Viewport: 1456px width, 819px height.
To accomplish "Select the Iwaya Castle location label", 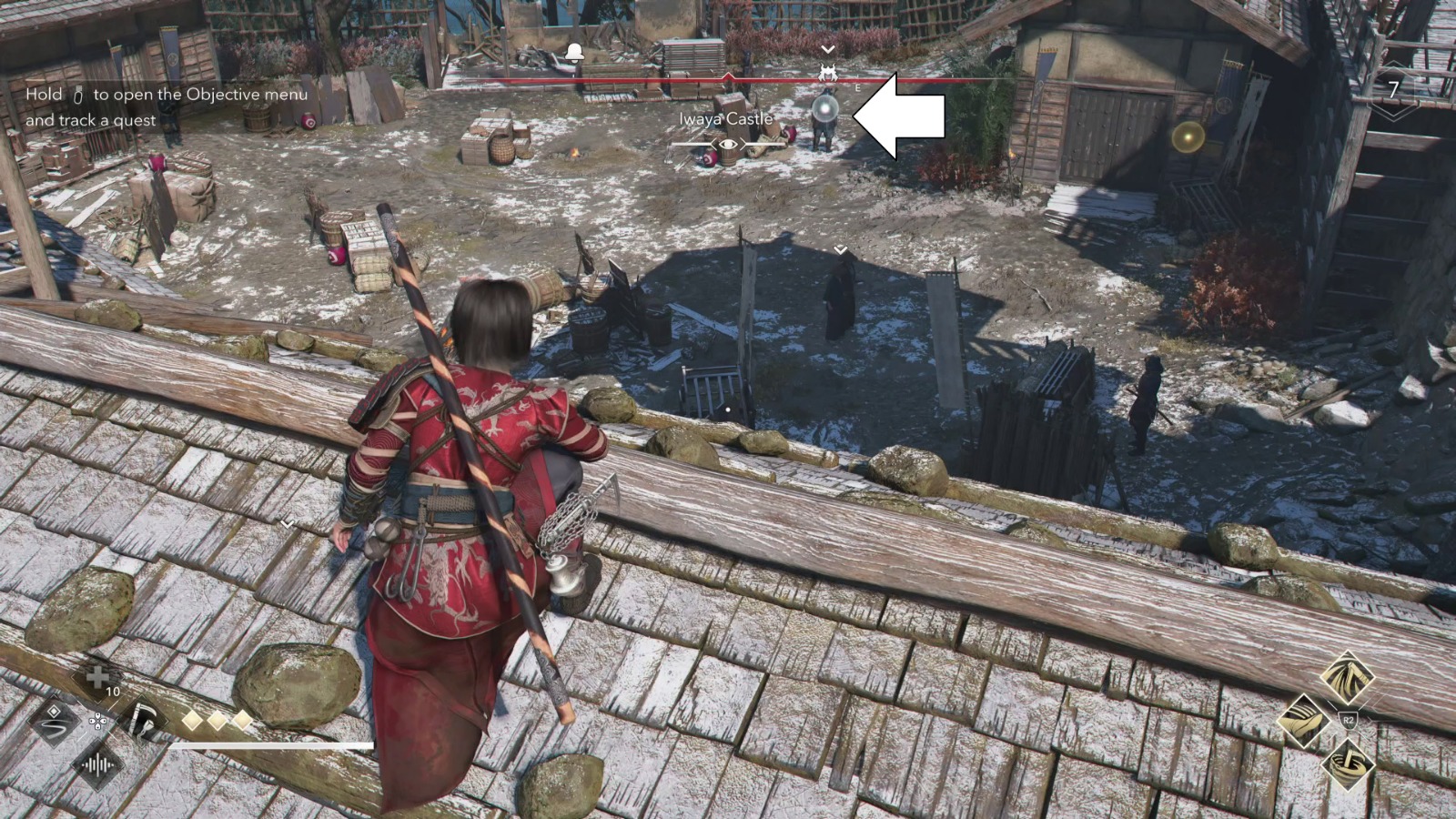I will 724,118.
